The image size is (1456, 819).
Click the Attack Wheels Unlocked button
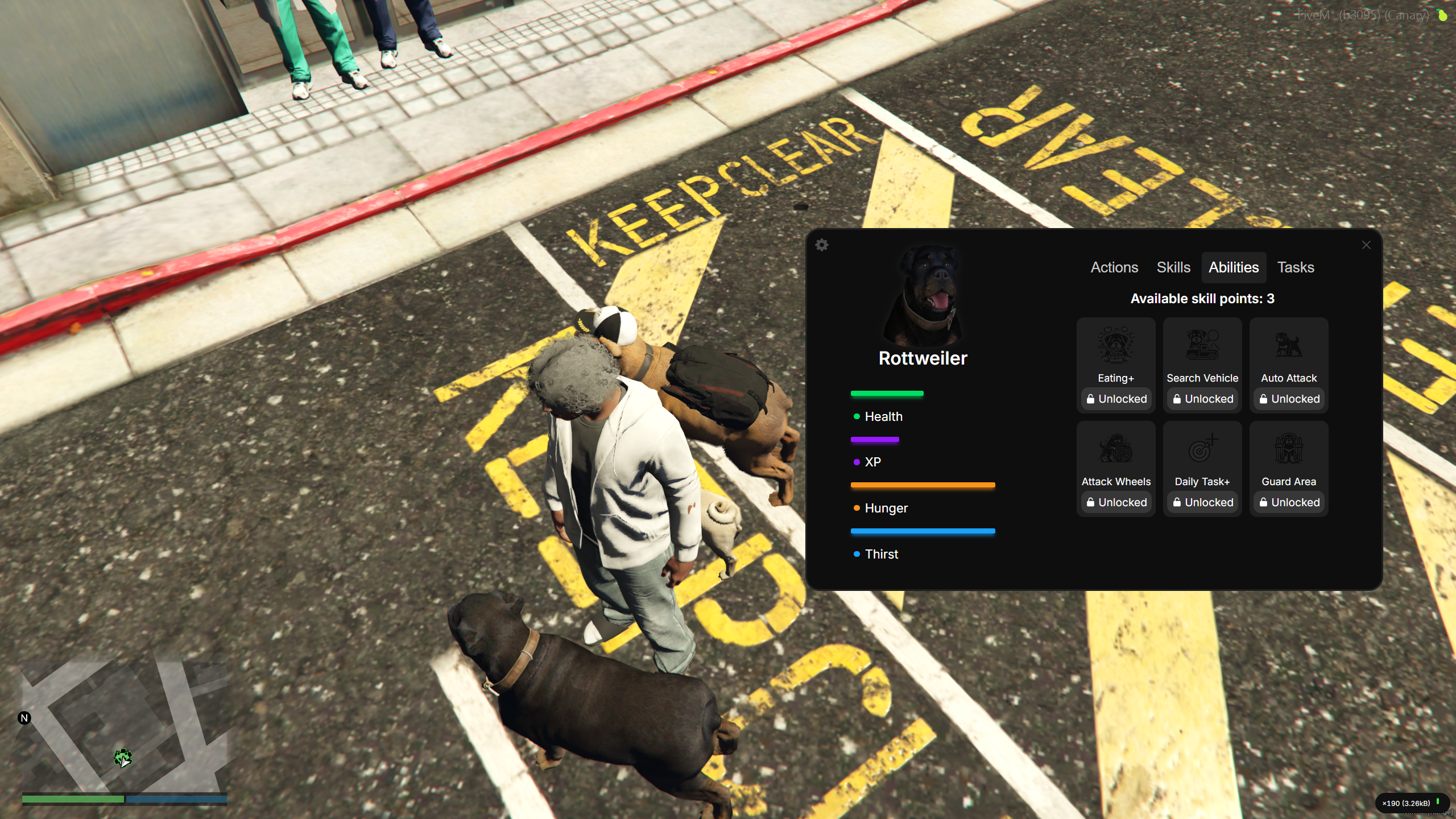click(1115, 502)
